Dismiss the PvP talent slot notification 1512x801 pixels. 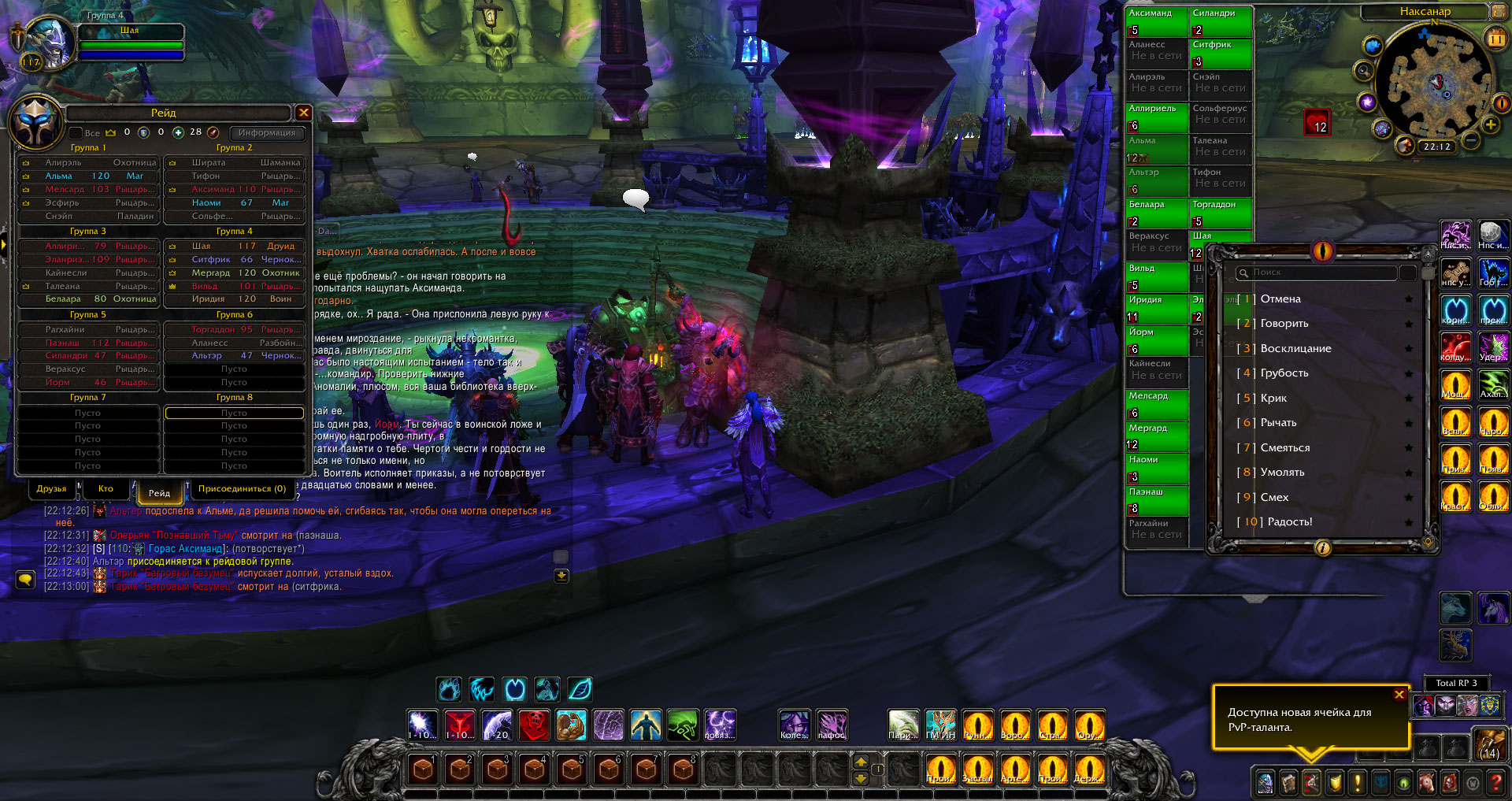pos(1399,694)
